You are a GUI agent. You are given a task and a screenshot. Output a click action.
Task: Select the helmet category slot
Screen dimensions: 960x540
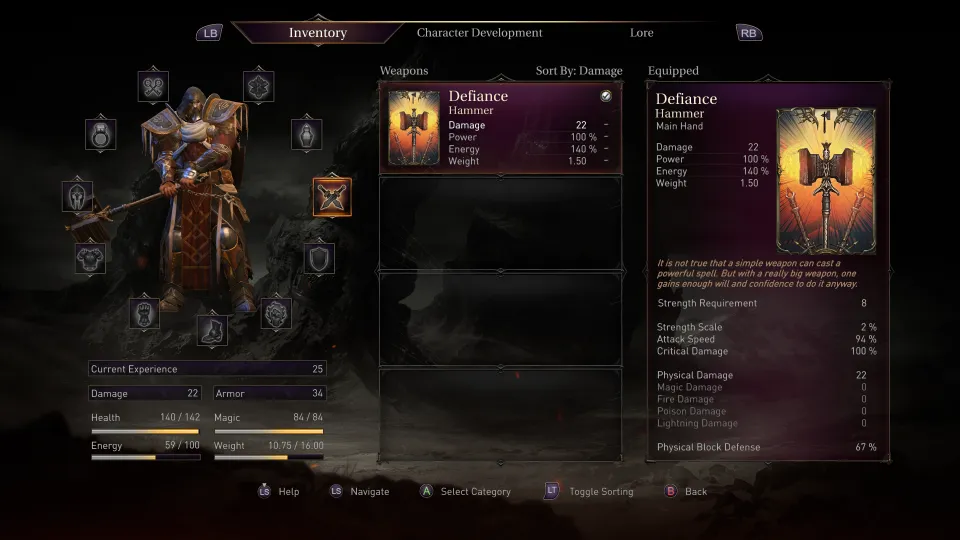click(77, 196)
